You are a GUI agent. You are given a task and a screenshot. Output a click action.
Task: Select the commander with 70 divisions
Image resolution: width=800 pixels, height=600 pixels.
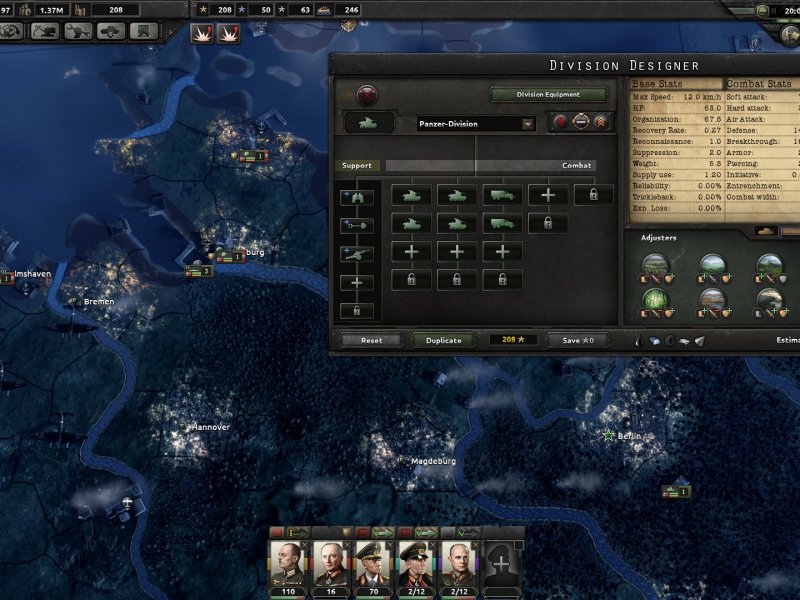pyautogui.click(x=371, y=564)
